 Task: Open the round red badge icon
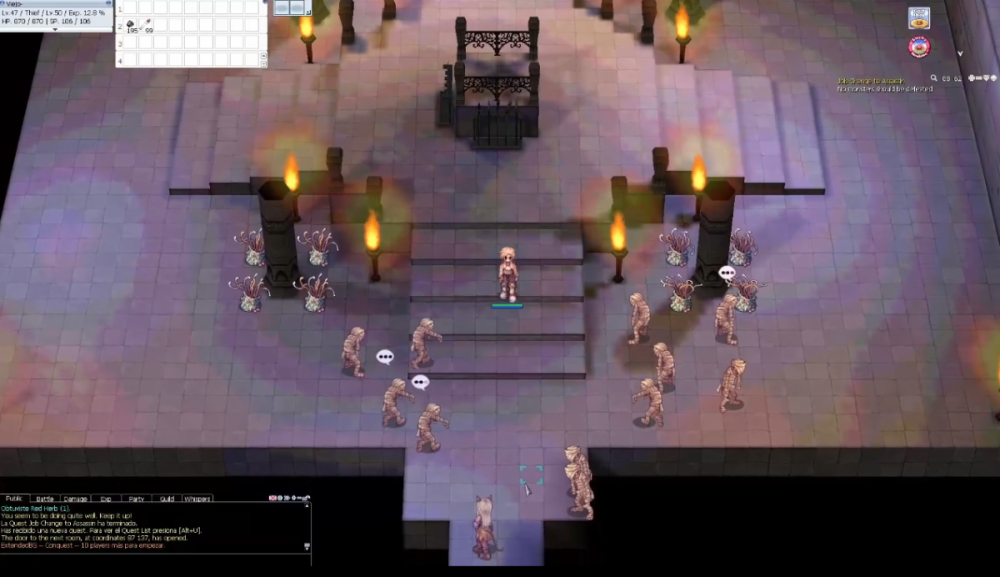click(919, 47)
